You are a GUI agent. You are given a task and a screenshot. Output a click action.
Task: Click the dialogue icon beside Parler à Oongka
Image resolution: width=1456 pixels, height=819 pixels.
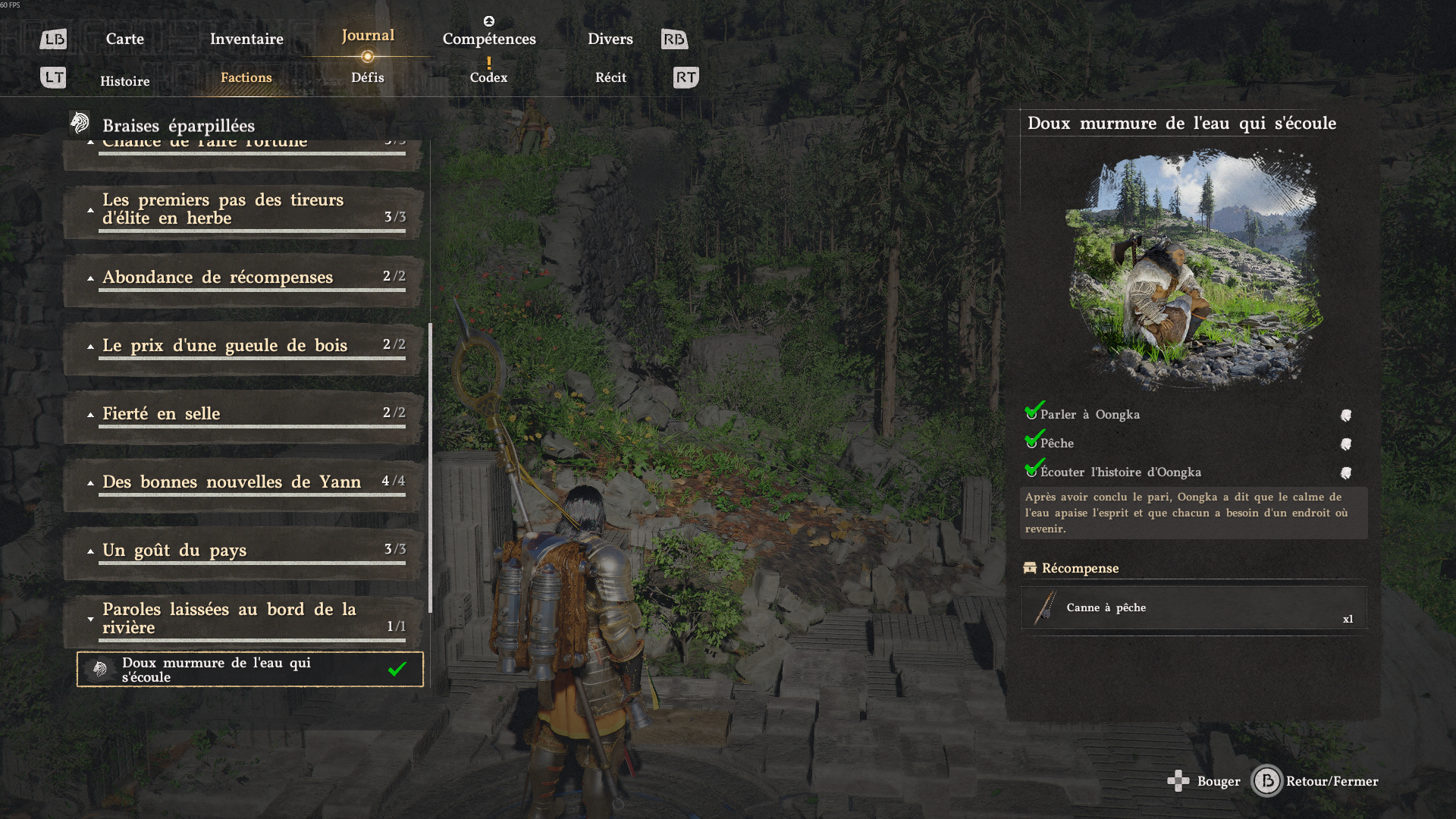click(x=1348, y=414)
